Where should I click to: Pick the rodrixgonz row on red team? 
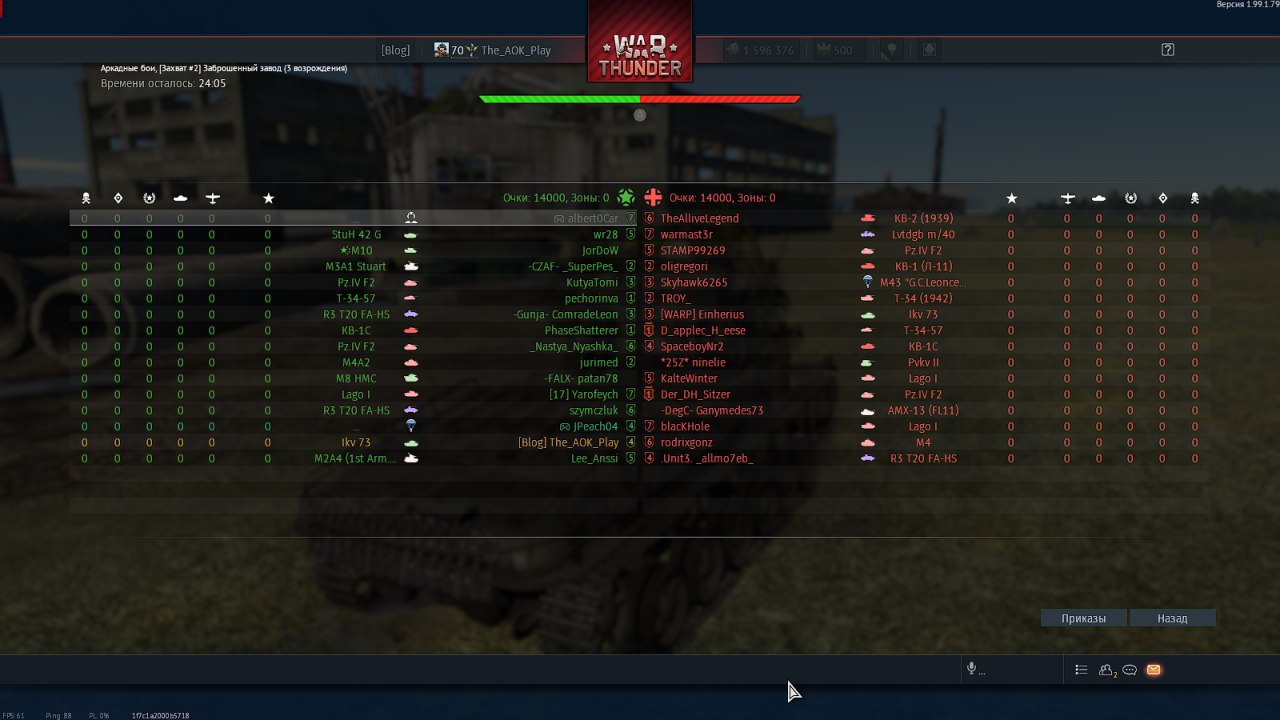686,442
